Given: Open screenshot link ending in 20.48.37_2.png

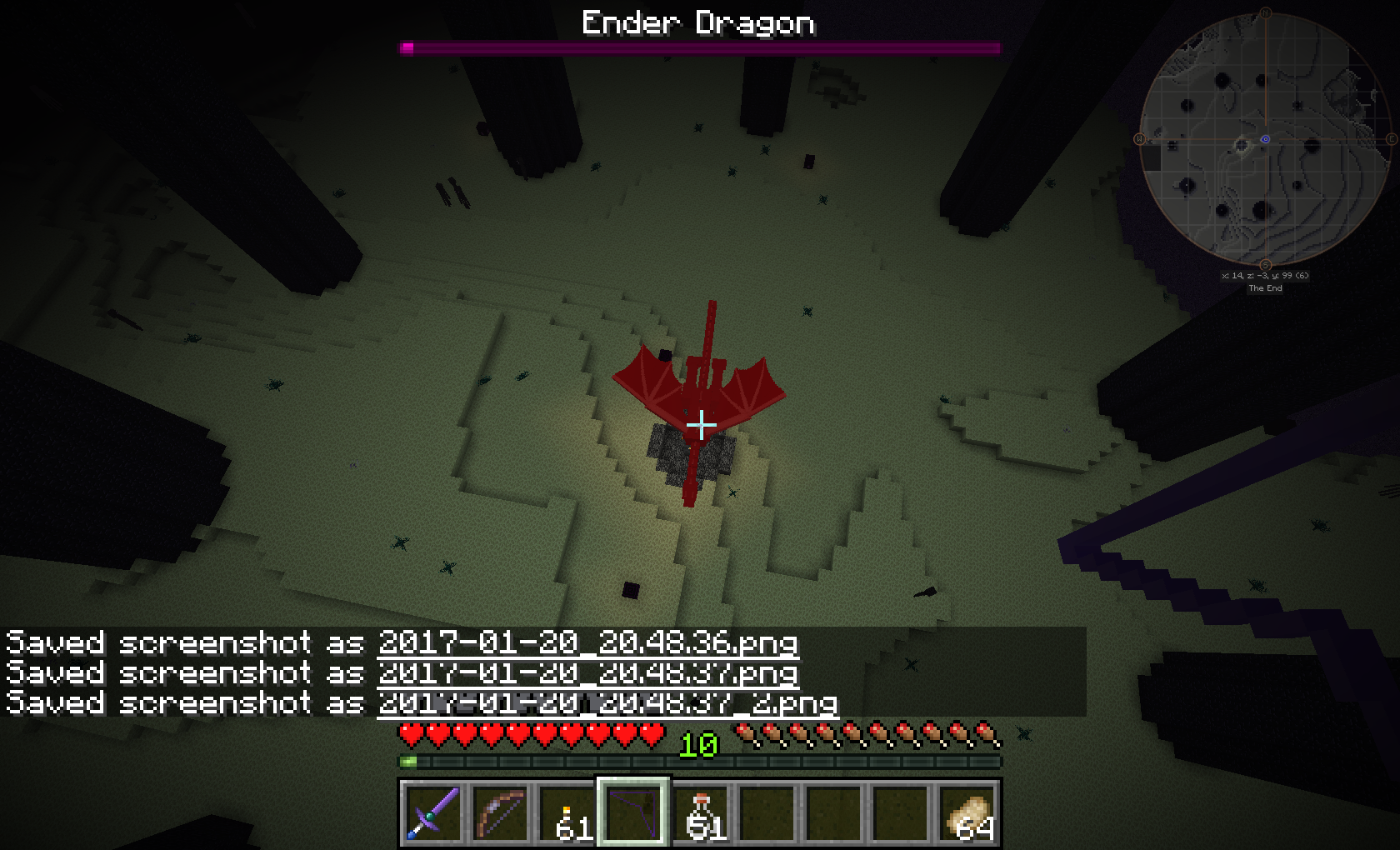Looking at the screenshot, I should click(x=607, y=702).
